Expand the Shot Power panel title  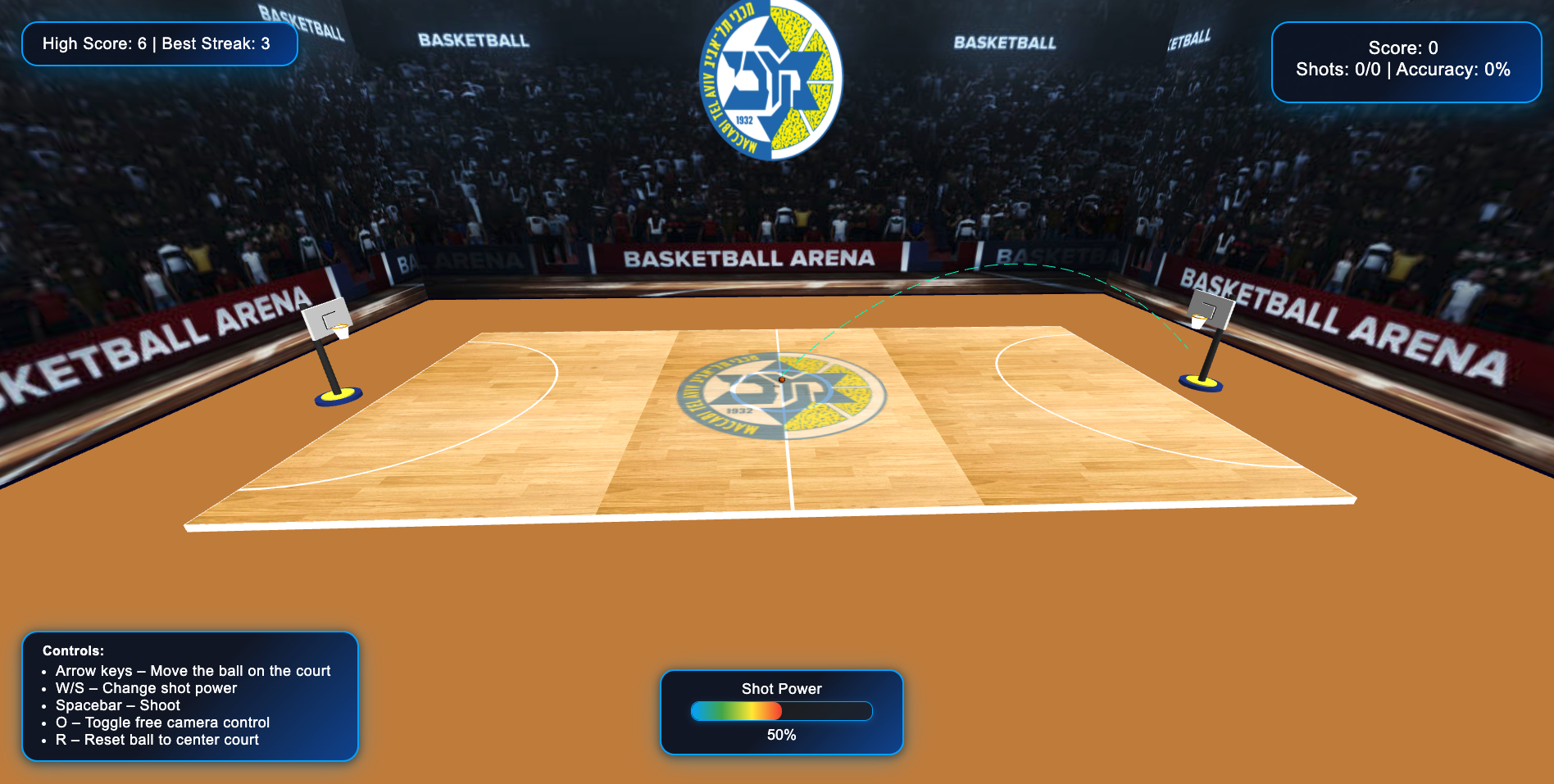point(780,689)
